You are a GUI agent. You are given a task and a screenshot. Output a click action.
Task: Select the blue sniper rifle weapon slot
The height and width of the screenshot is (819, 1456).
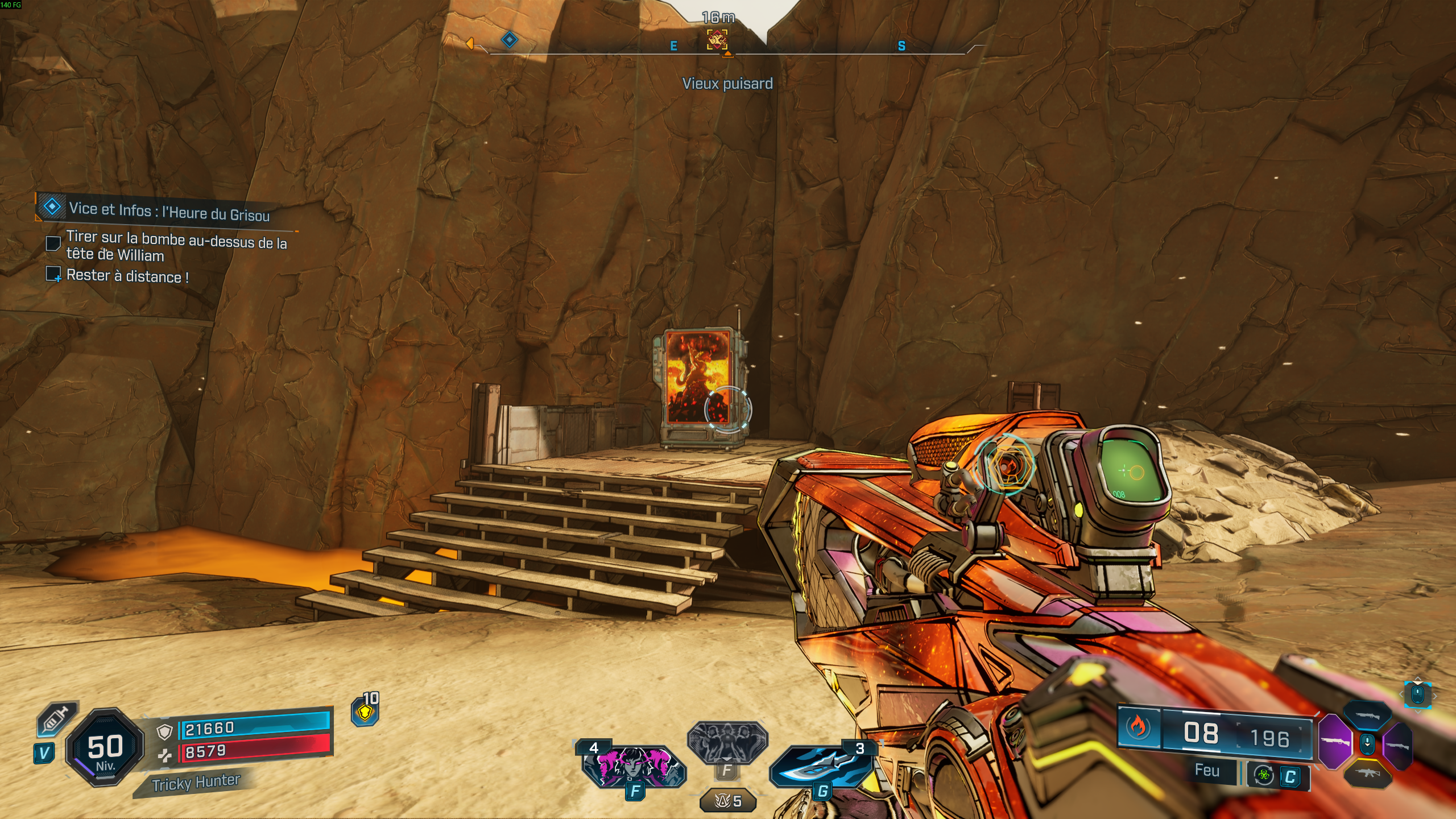tap(1368, 715)
